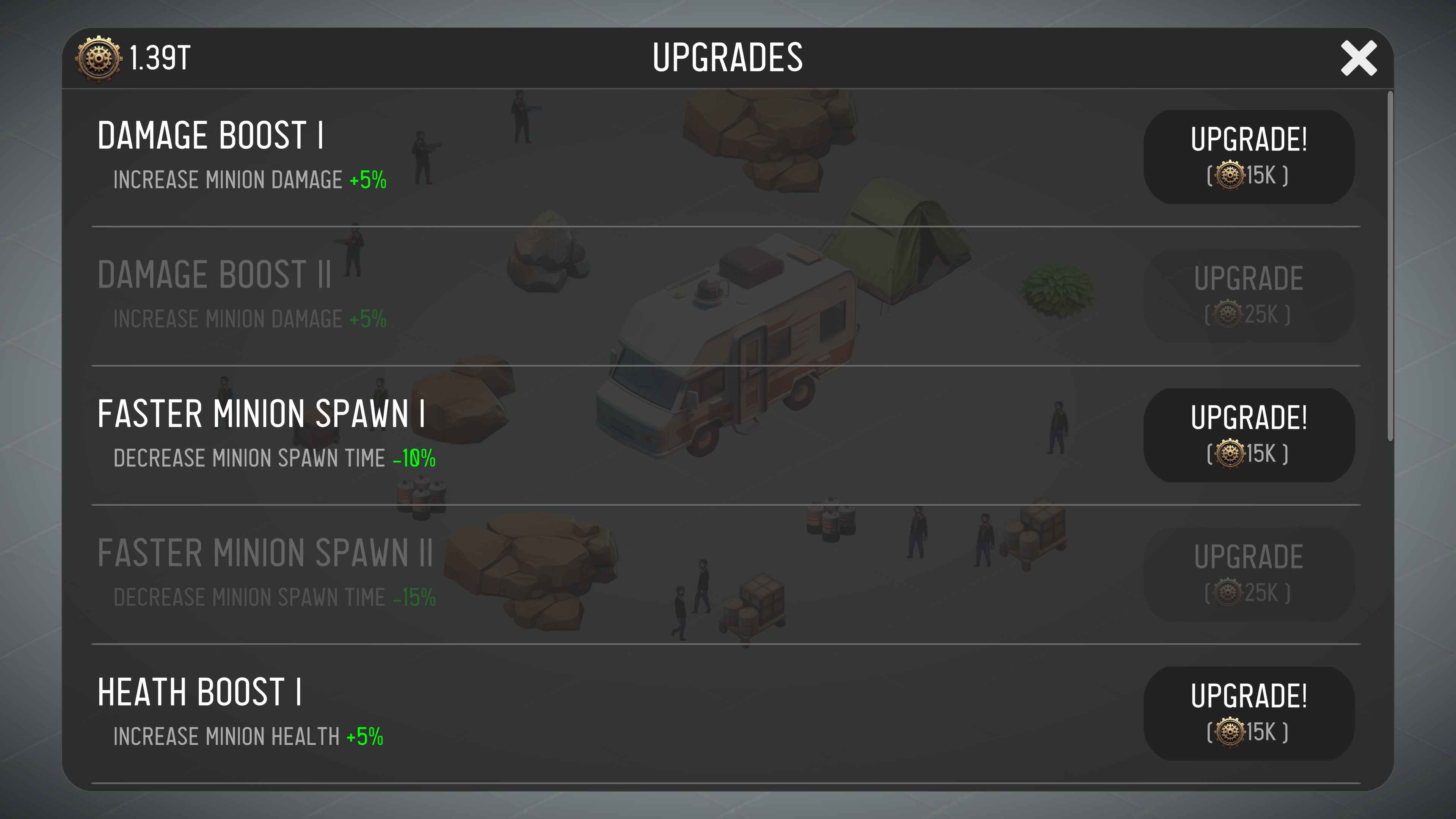The width and height of the screenshot is (1456, 819).
Task: Click the green +5% minion damage text
Action: coord(367,181)
